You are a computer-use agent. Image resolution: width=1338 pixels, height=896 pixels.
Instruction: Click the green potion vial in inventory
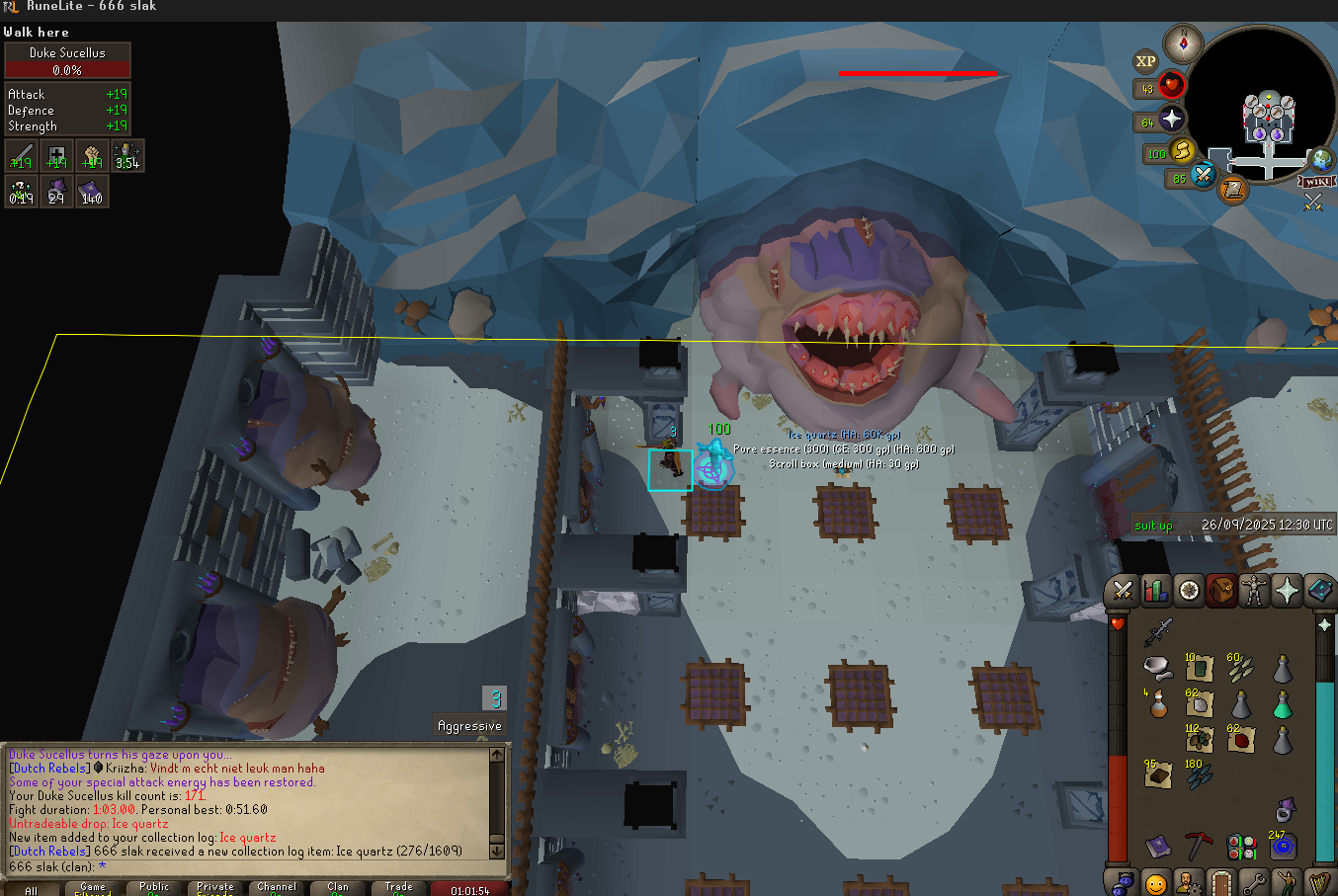[x=1282, y=704]
